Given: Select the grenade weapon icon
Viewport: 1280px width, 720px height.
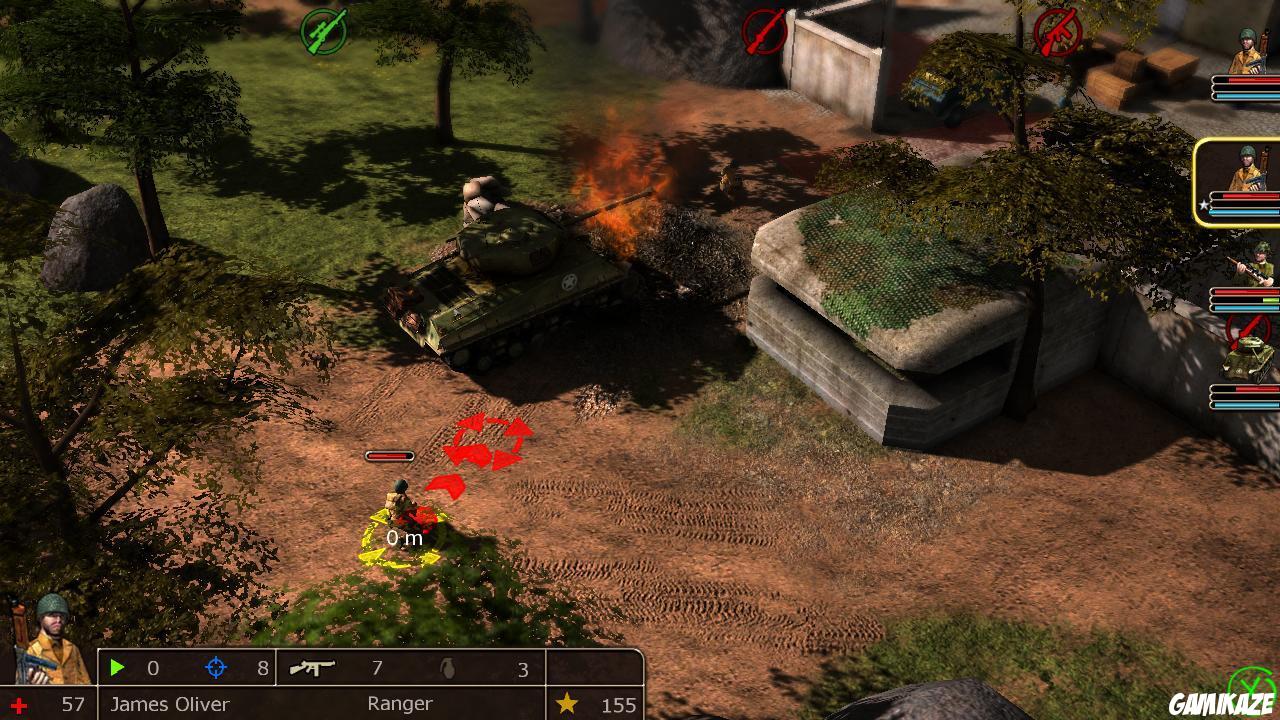Looking at the screenshot, I should tap(450, 668).
